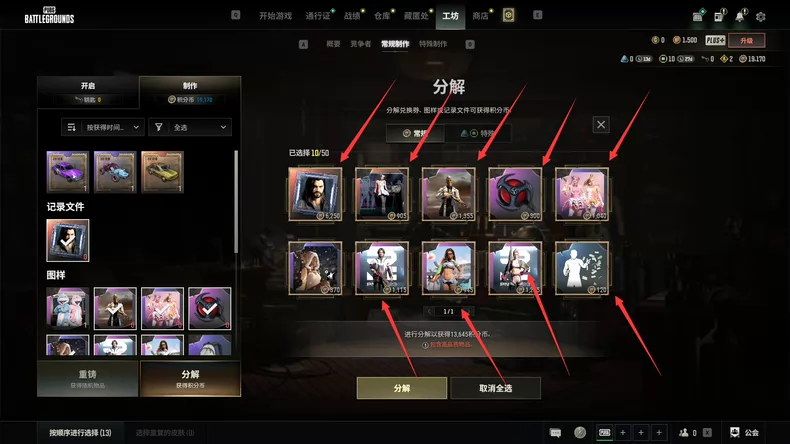Viewport: 790px width, 444px height.
Task: Select the 特殊制作 sub-tab
Action: click(x=434, y=44)
